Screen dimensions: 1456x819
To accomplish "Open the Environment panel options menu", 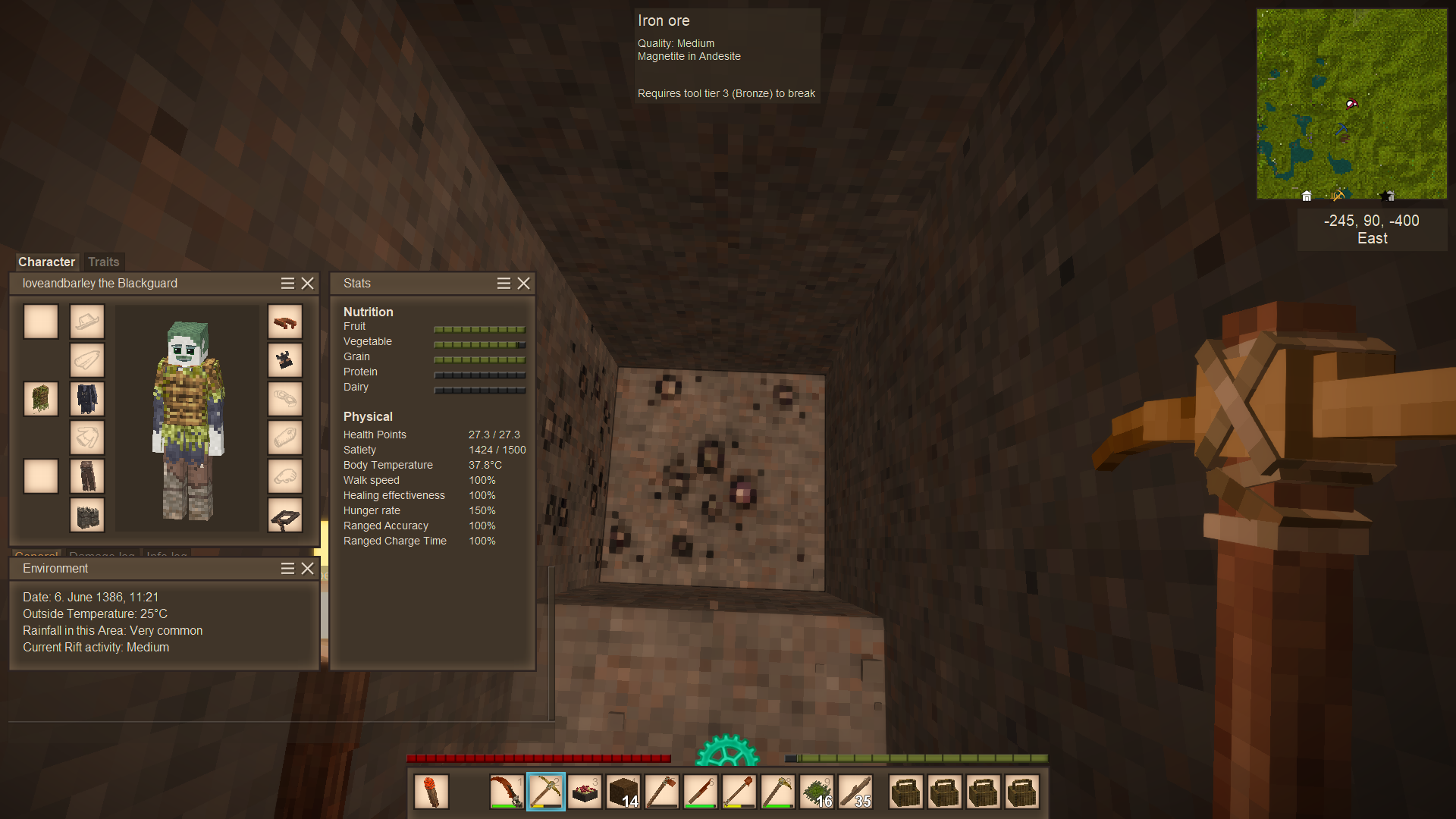I will tap(287, 568).
